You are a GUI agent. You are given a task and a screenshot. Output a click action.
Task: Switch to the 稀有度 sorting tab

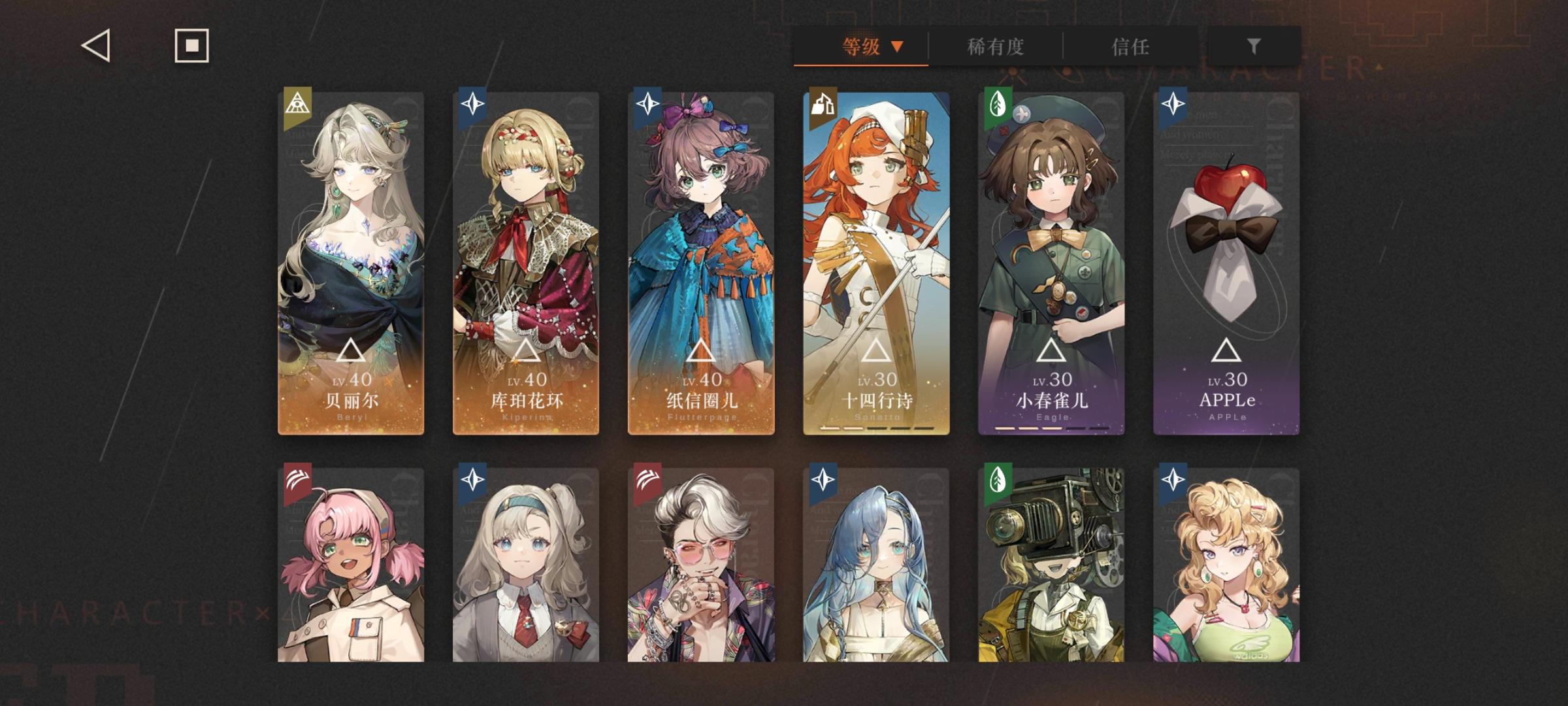tap(994, 47)
